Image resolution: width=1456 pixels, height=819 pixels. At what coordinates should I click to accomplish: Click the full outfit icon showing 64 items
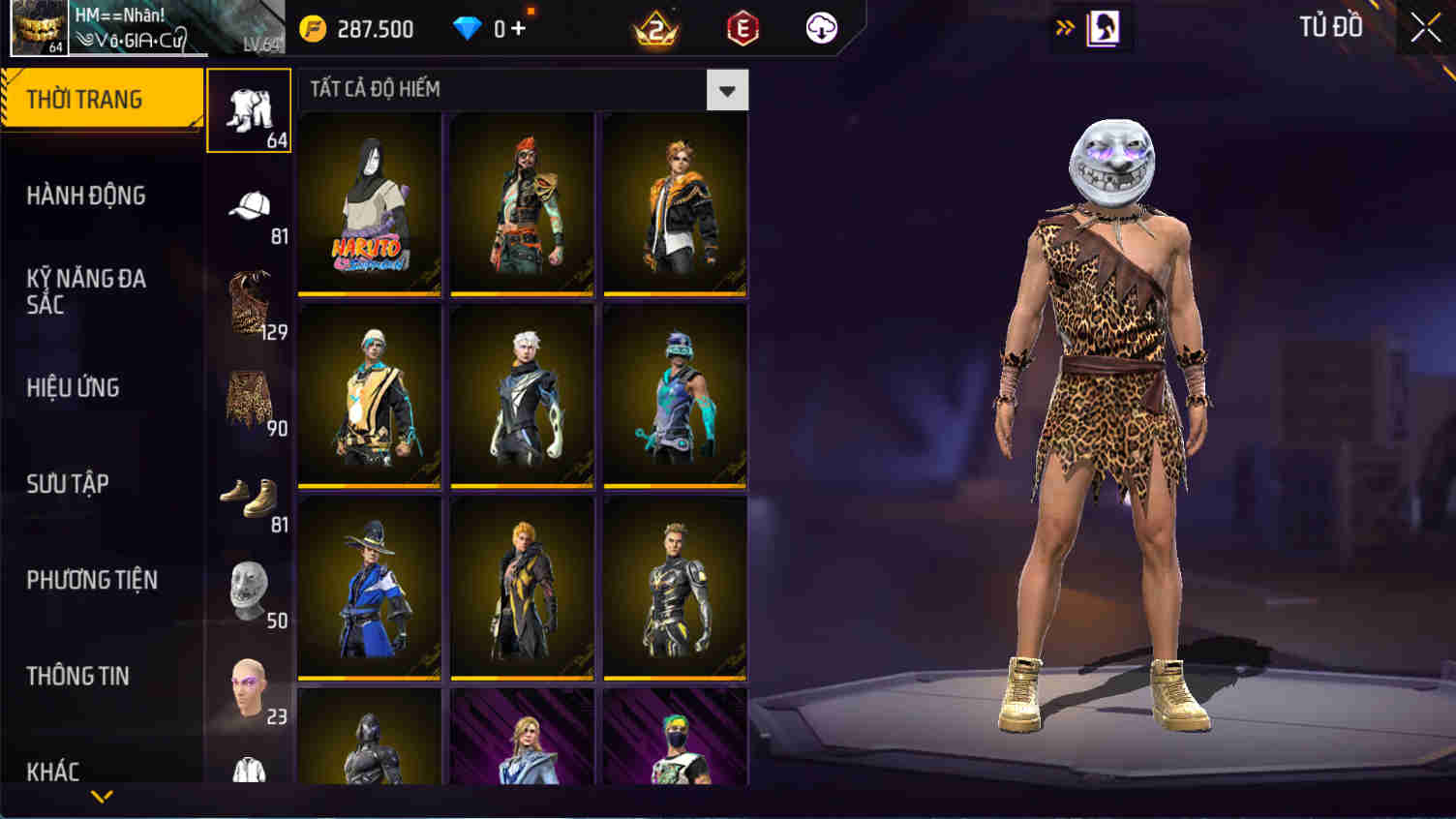click(x=249, y=109)
